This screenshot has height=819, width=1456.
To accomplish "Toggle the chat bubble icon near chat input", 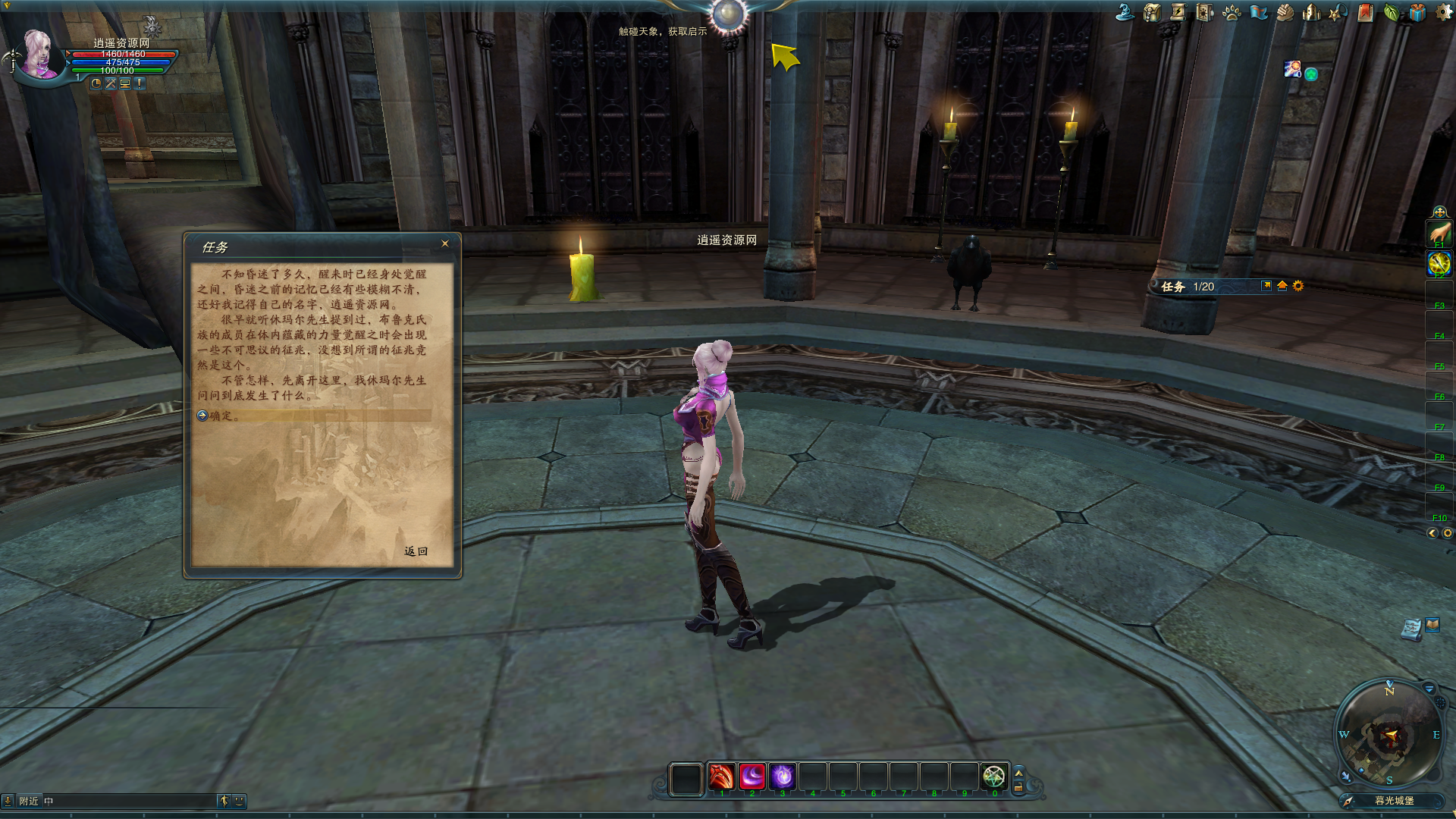I will pos(240,800).
